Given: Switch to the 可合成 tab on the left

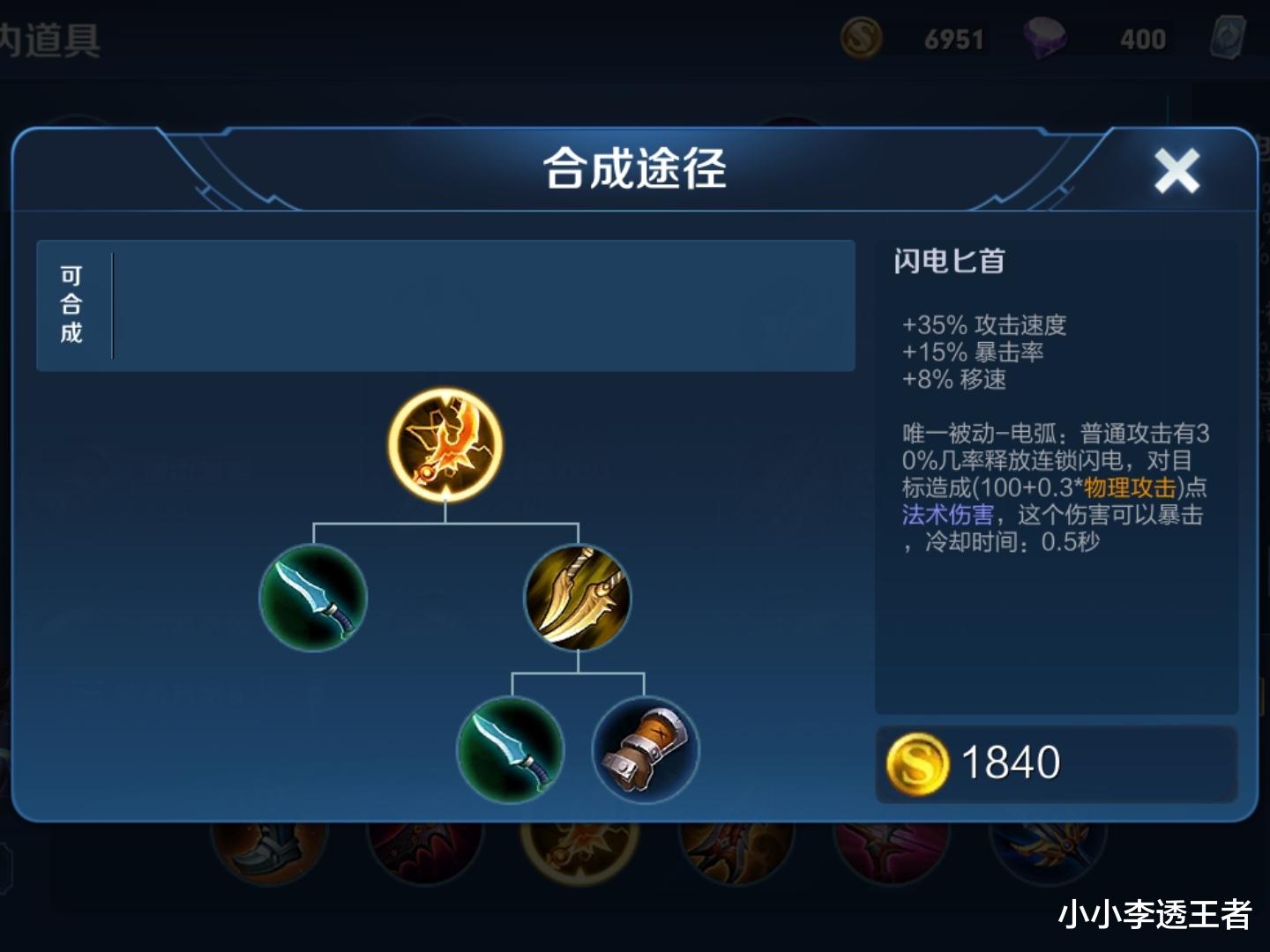Looking at the screenshot, I should (72, 304).
